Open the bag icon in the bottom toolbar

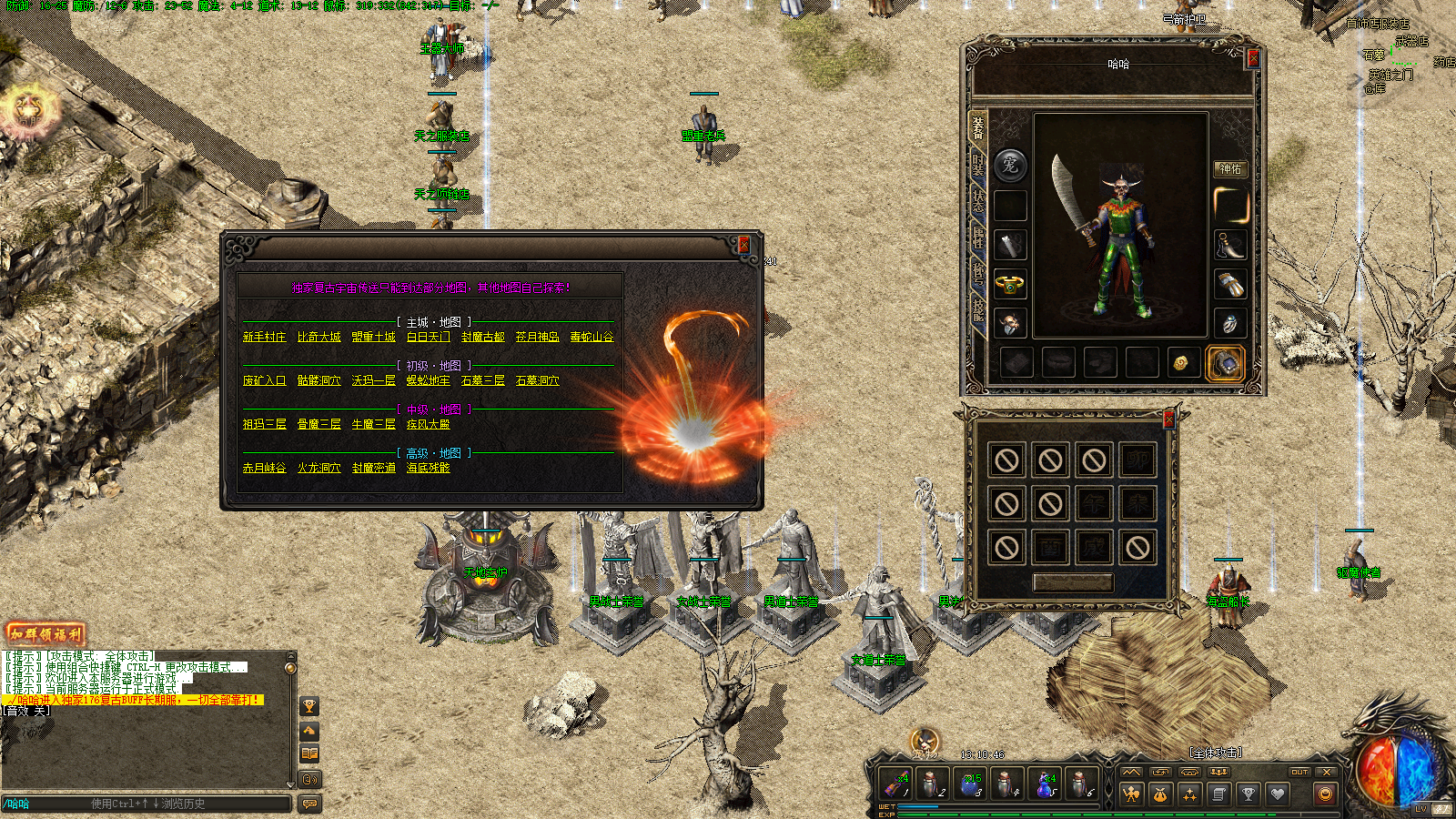pos(1160,794)
